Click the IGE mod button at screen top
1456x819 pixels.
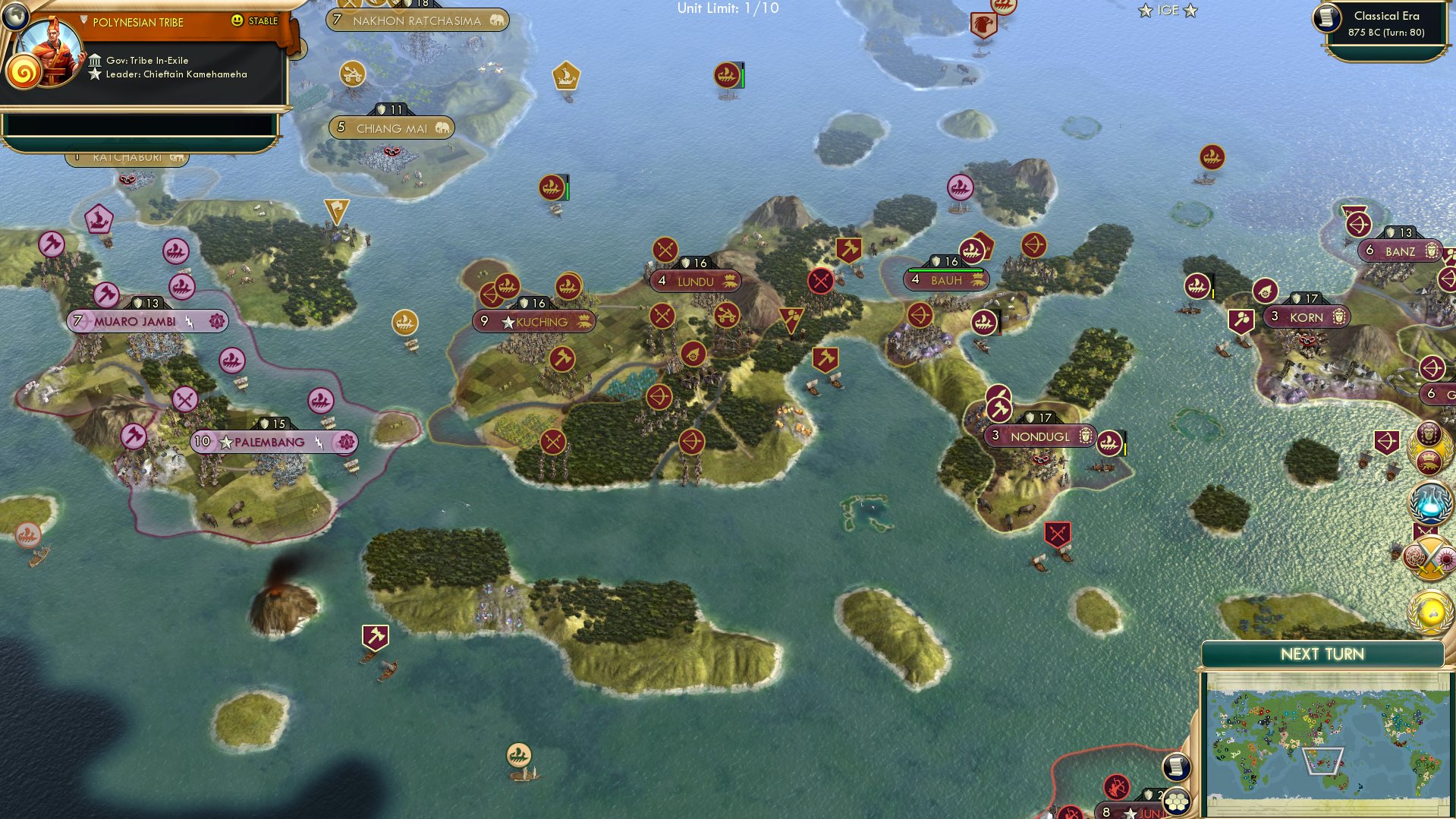click(x=1166, y=11)
